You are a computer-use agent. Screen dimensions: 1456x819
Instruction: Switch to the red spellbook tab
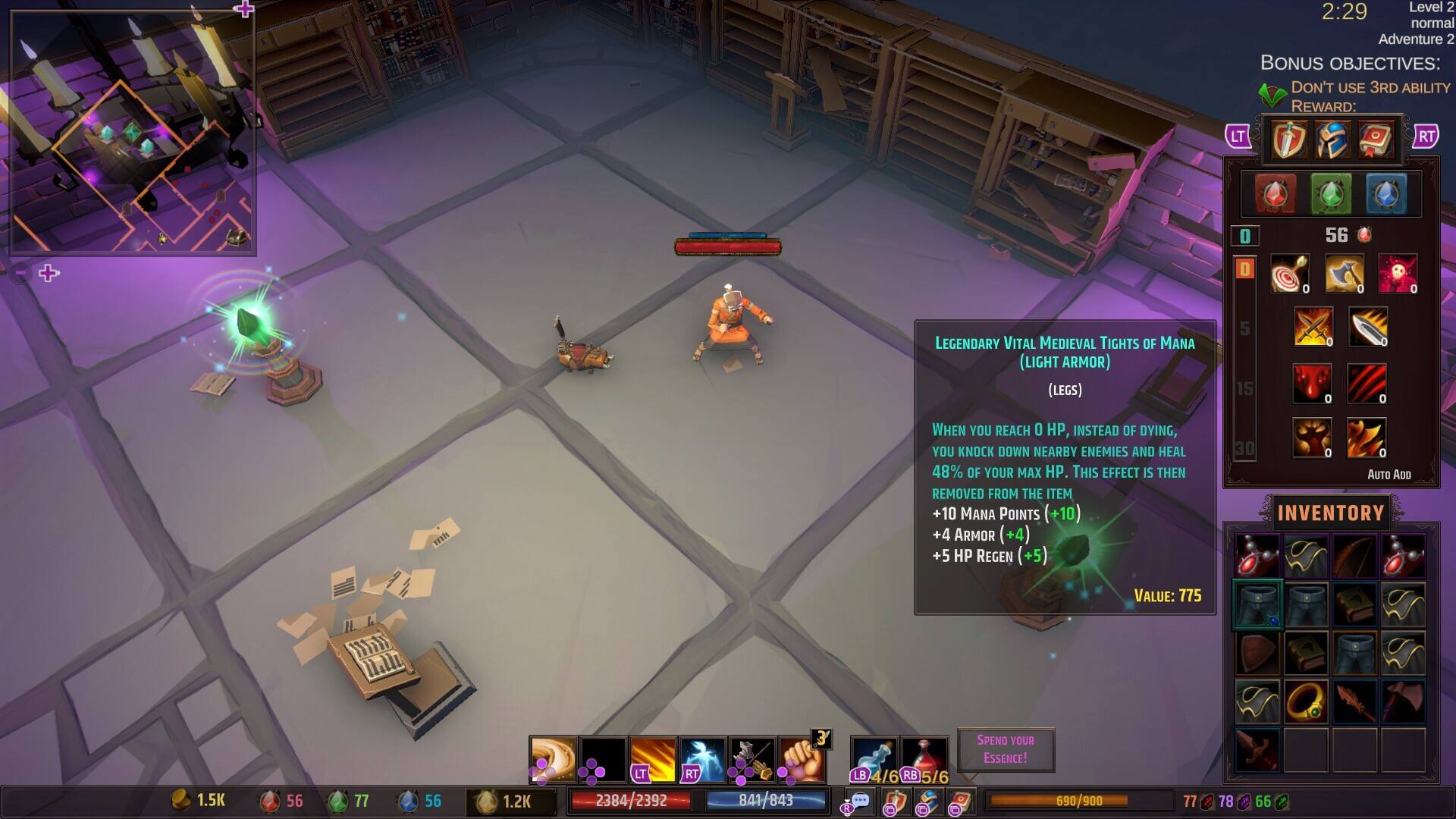(x=1376, y=139)
